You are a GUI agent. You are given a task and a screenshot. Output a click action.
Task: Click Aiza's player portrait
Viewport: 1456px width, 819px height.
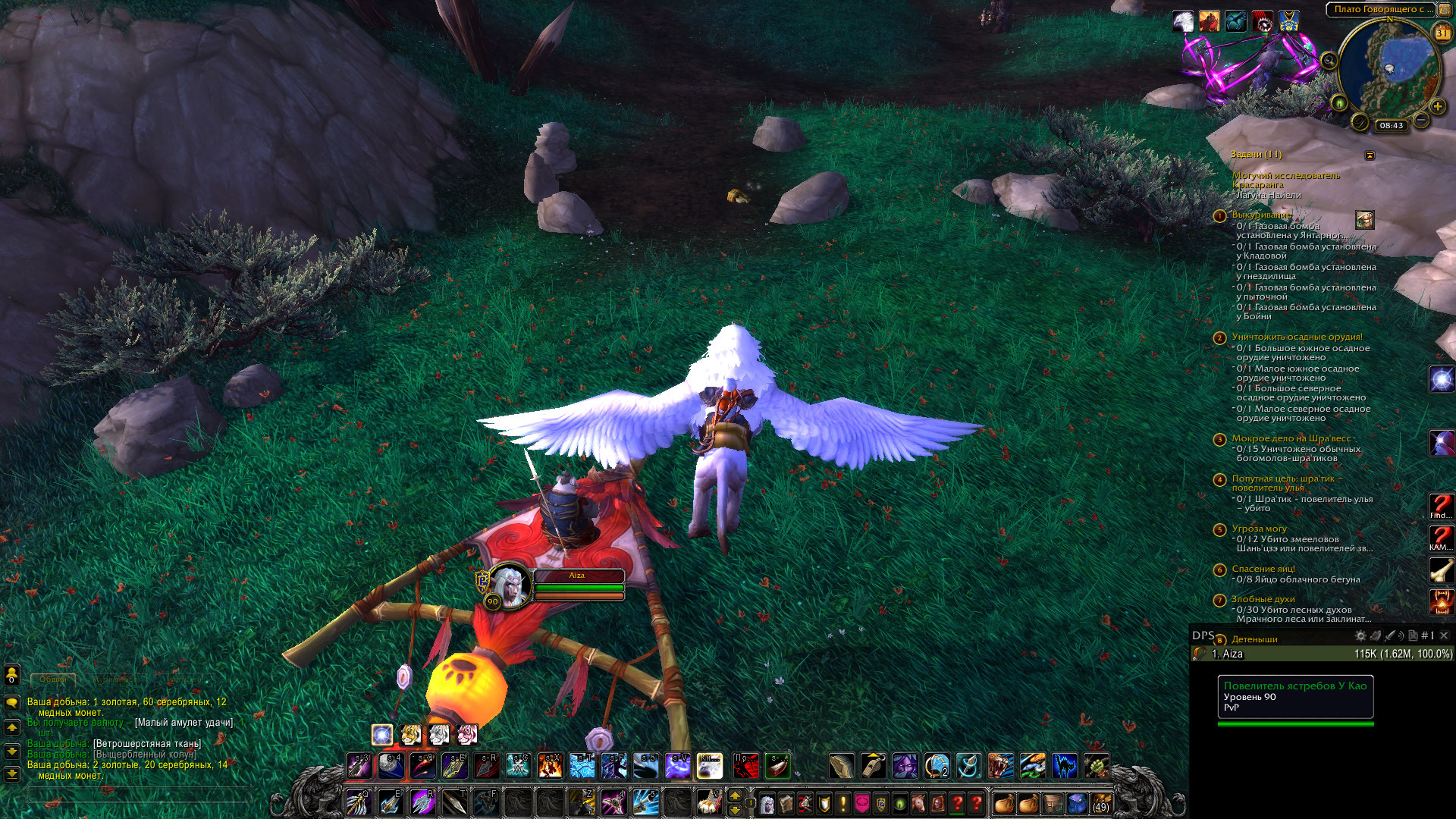pyautogui.click(x=510, y=585)
